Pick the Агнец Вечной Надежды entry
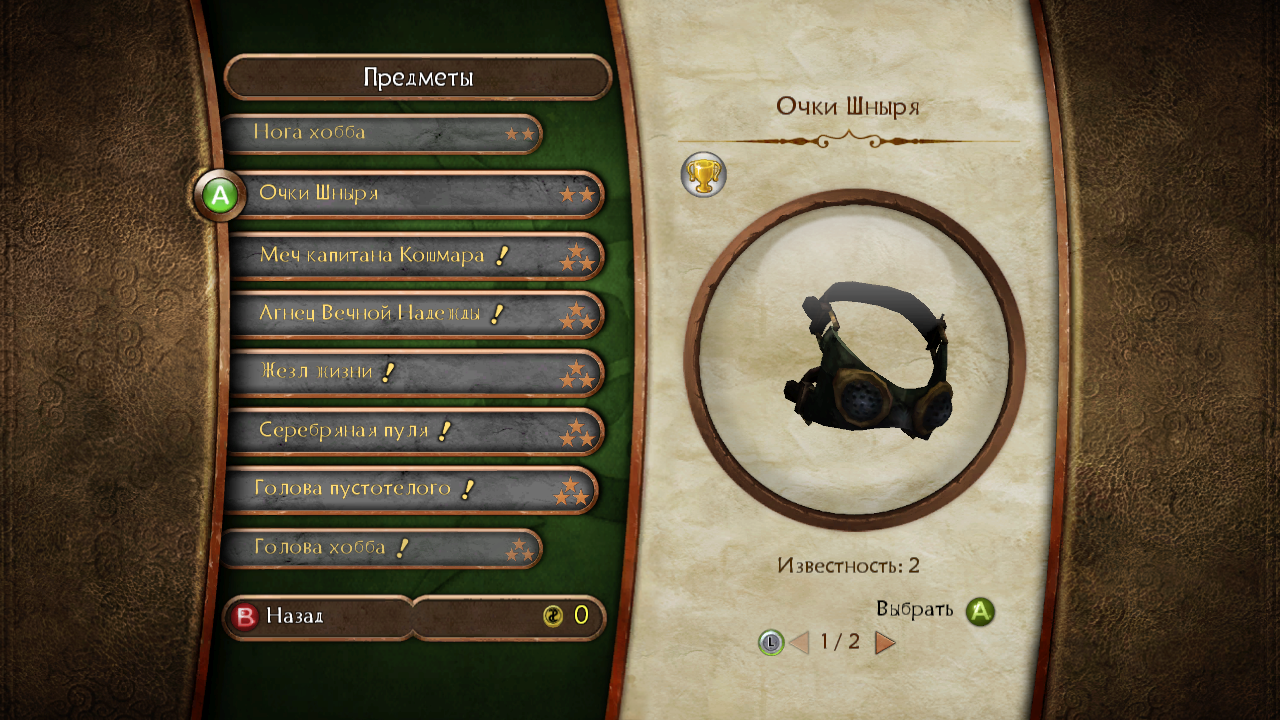The width and height of the screenshot is (1280, 720). pyautogui.click(x=415, y=315)
